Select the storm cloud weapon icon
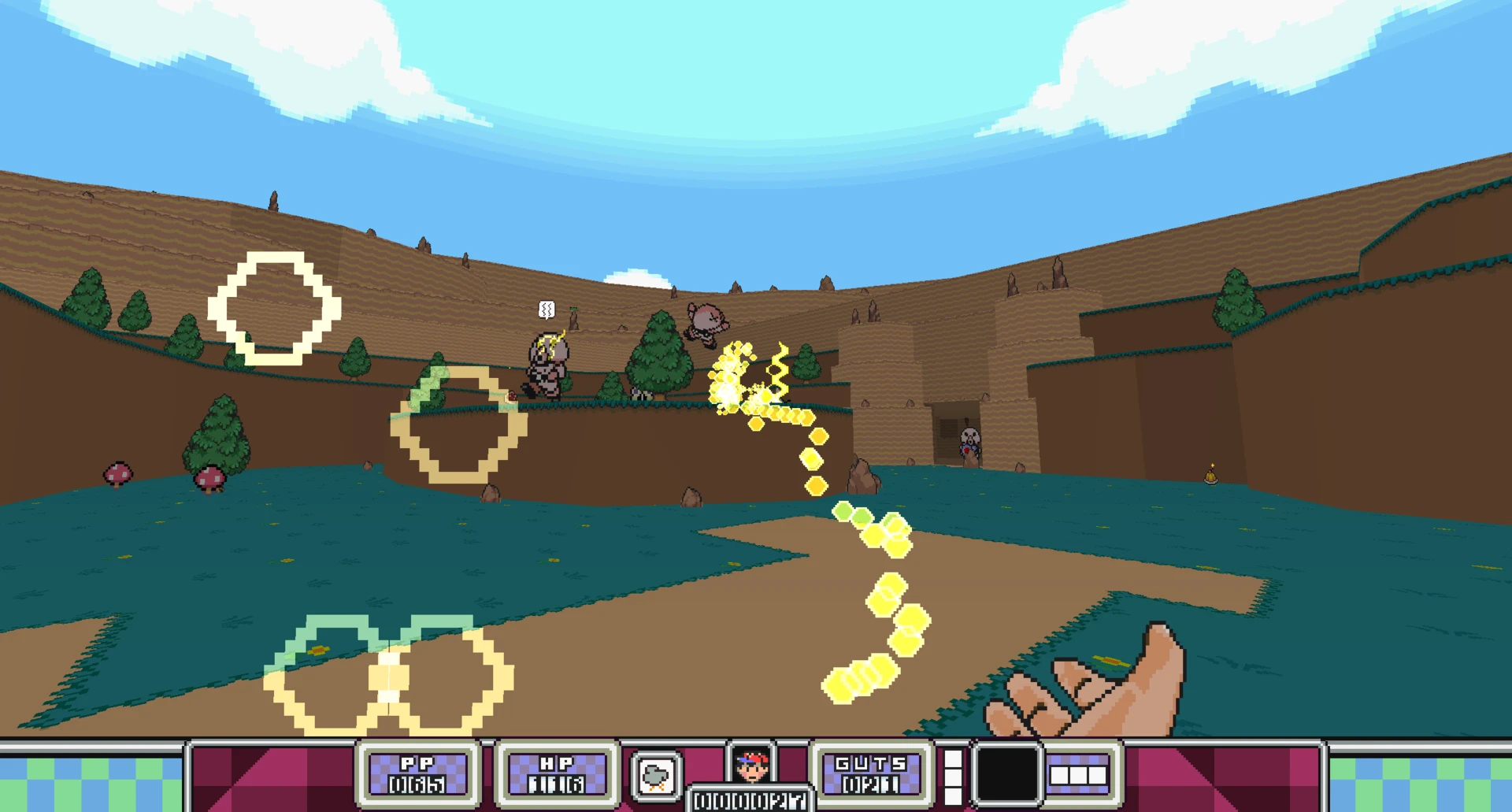The width and height of the screenshot is (1512, 812). coord(656,775)
